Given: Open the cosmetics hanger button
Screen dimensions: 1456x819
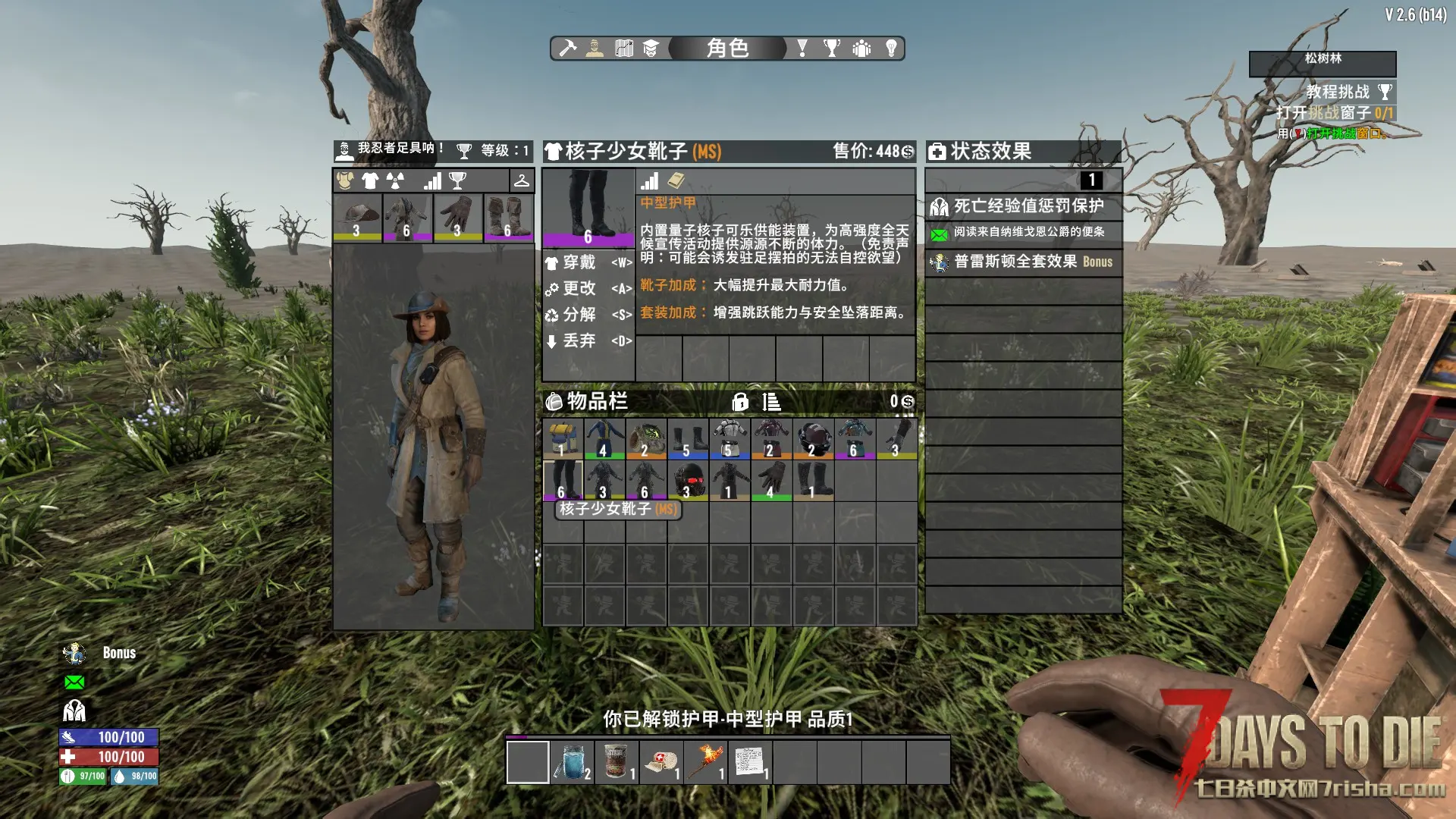Looking at the screenshot, I should 522,180.
